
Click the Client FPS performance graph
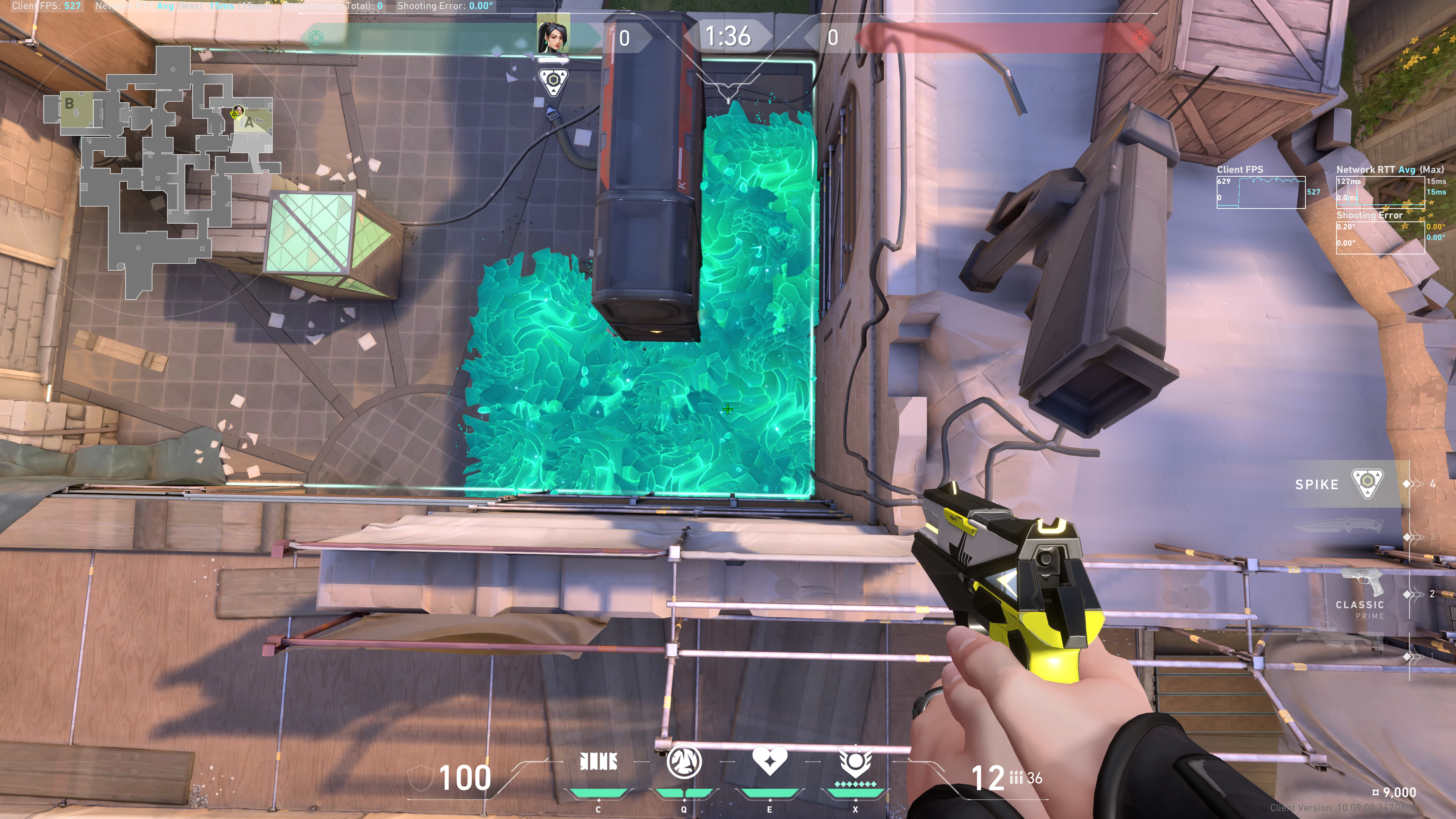point(1260,192)
